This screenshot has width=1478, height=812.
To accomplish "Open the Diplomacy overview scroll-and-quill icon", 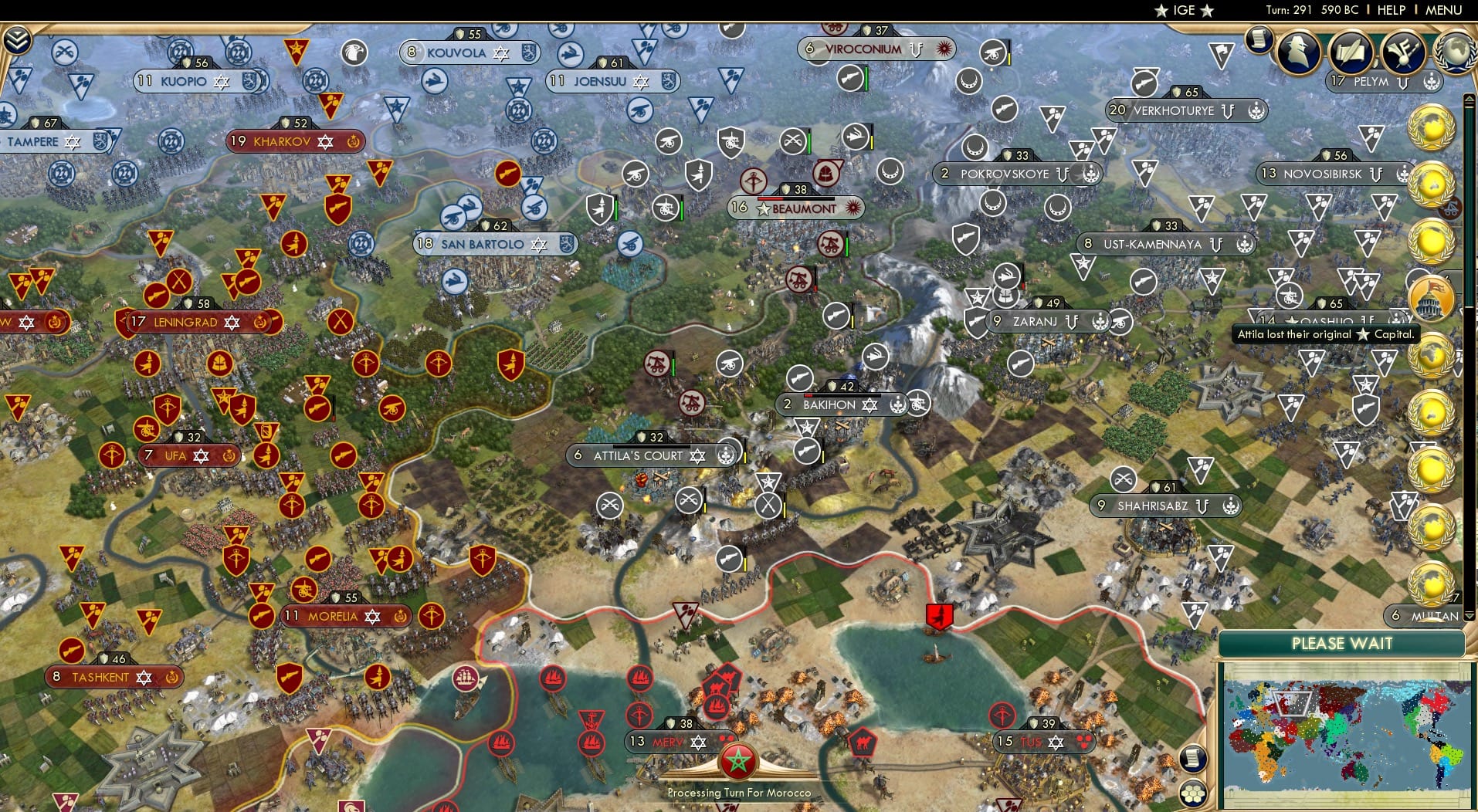I will pyautogui.click(x=1350, y=52).
